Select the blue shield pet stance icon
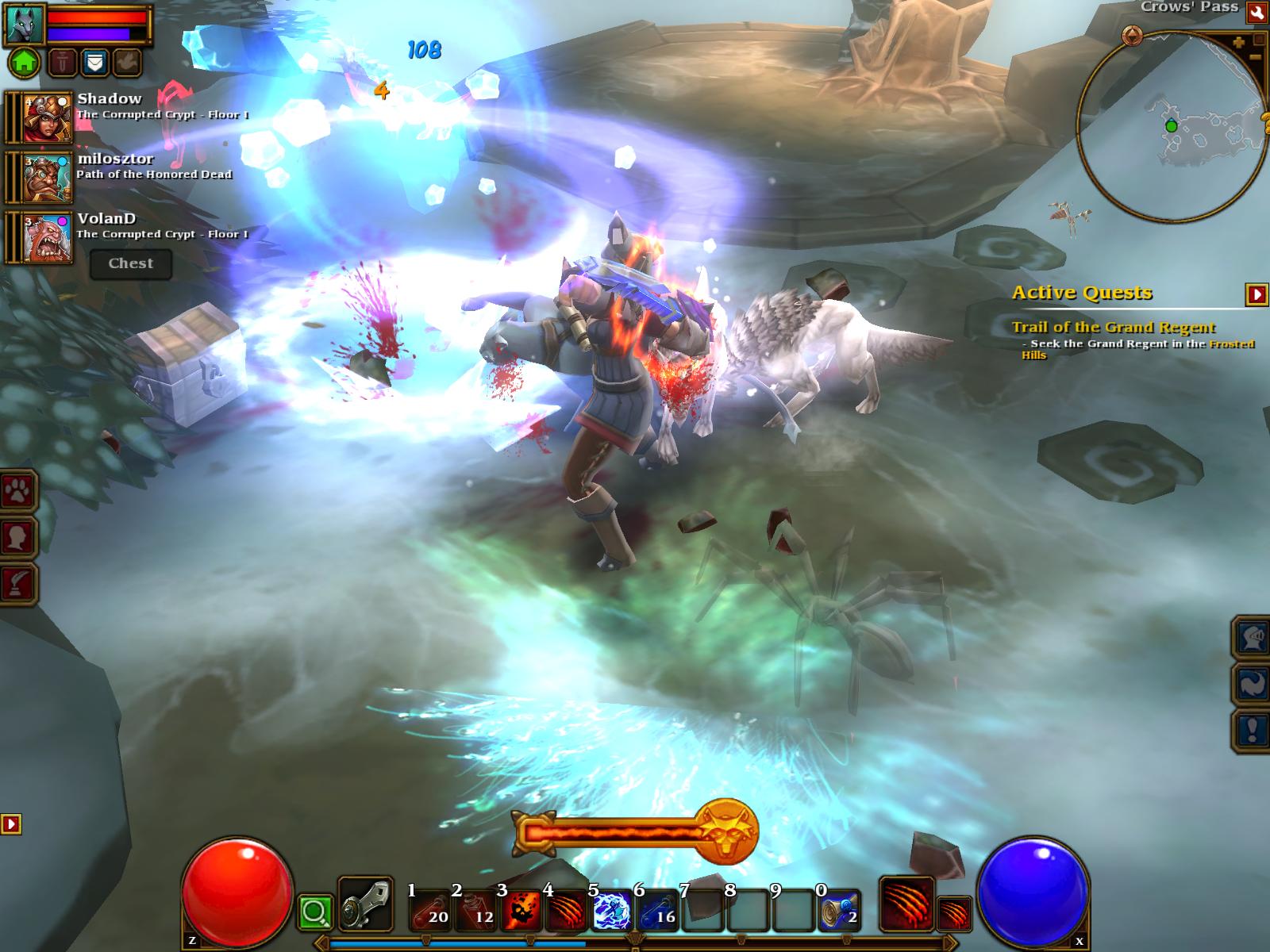The image size is (1270, 952). [95, 62]
